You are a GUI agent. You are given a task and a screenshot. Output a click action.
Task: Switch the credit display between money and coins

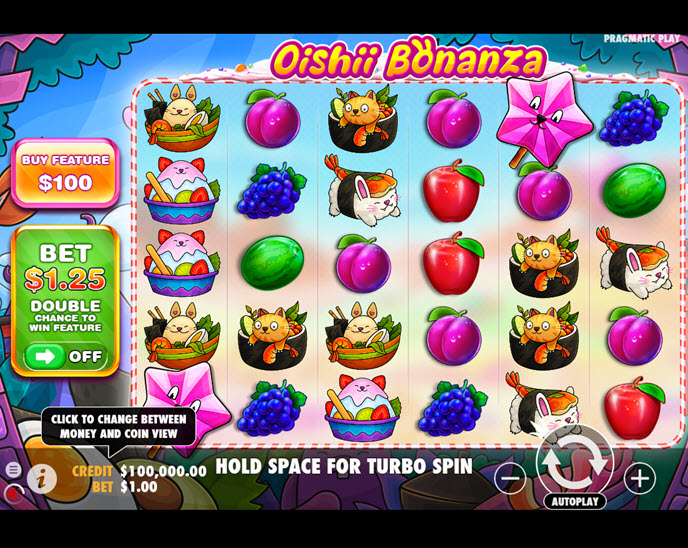[x=138, y=470]
